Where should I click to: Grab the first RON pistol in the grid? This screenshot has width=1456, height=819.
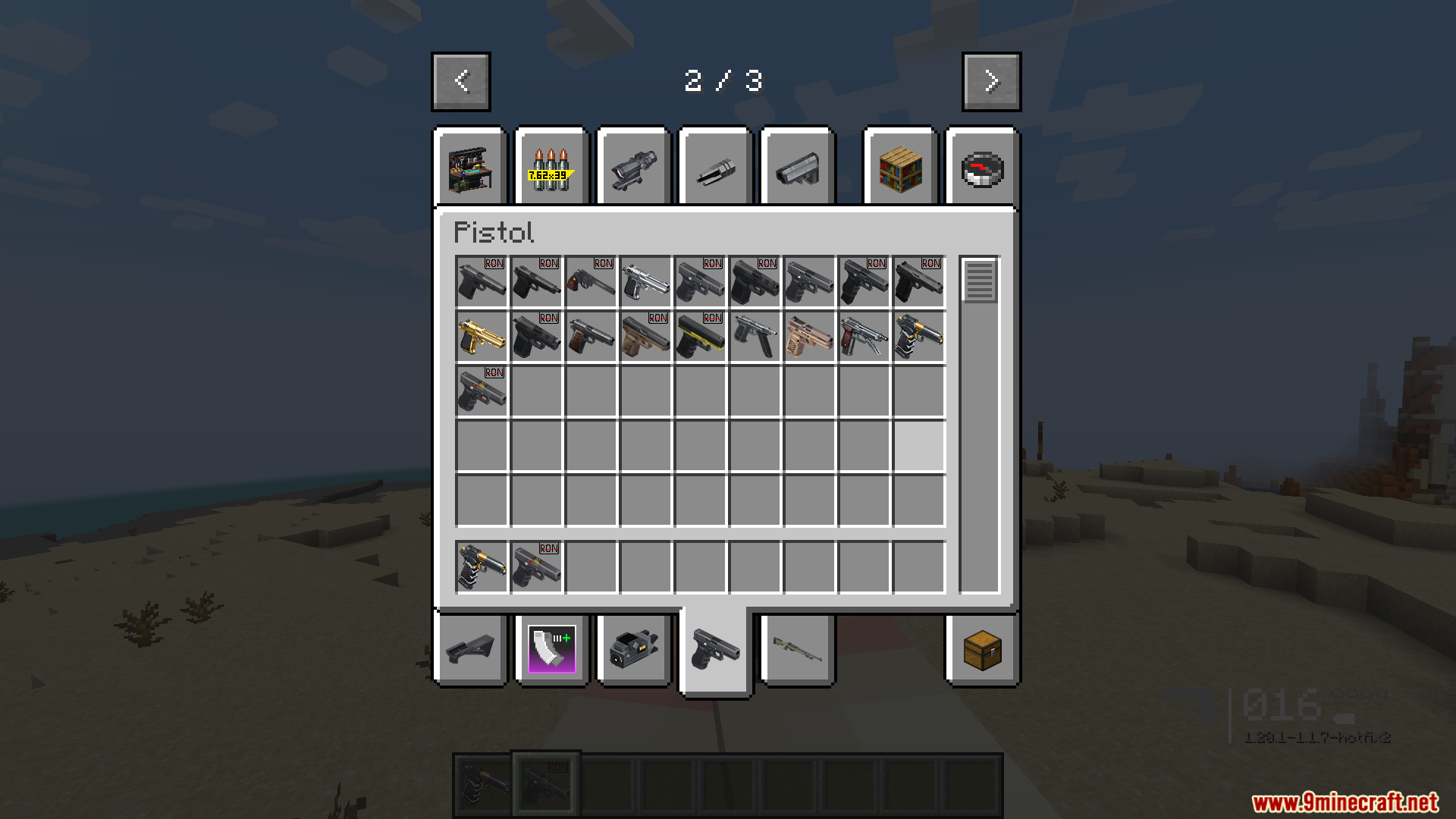[482, 282]
